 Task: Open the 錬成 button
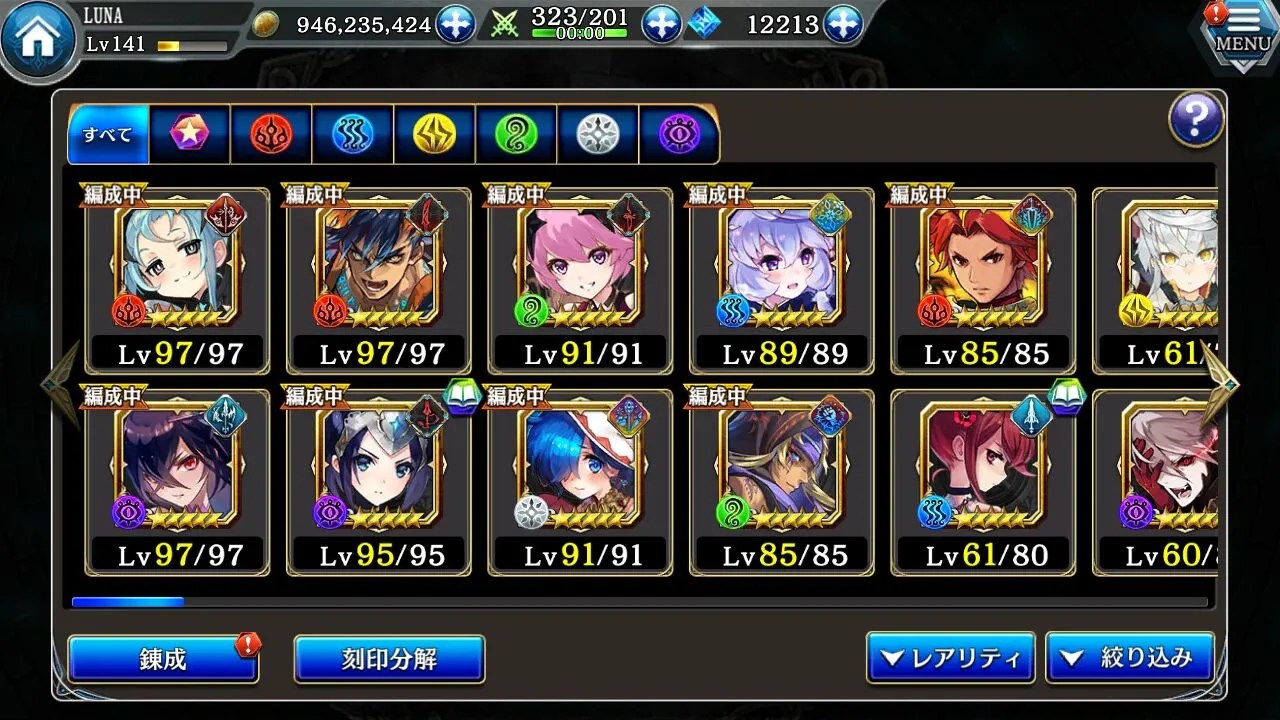(163, 659)
